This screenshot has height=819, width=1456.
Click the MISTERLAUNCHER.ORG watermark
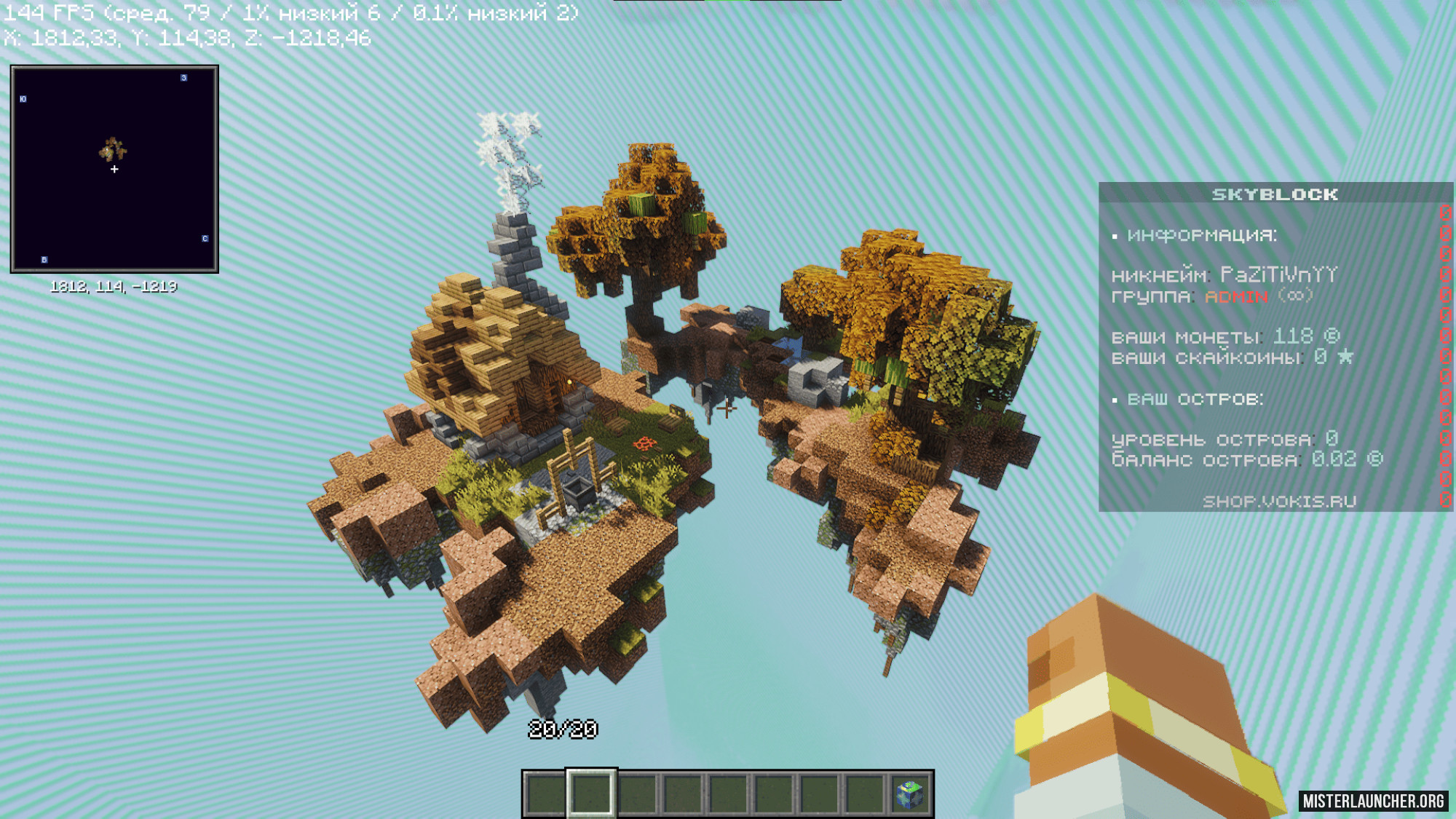coord(1373,801)
